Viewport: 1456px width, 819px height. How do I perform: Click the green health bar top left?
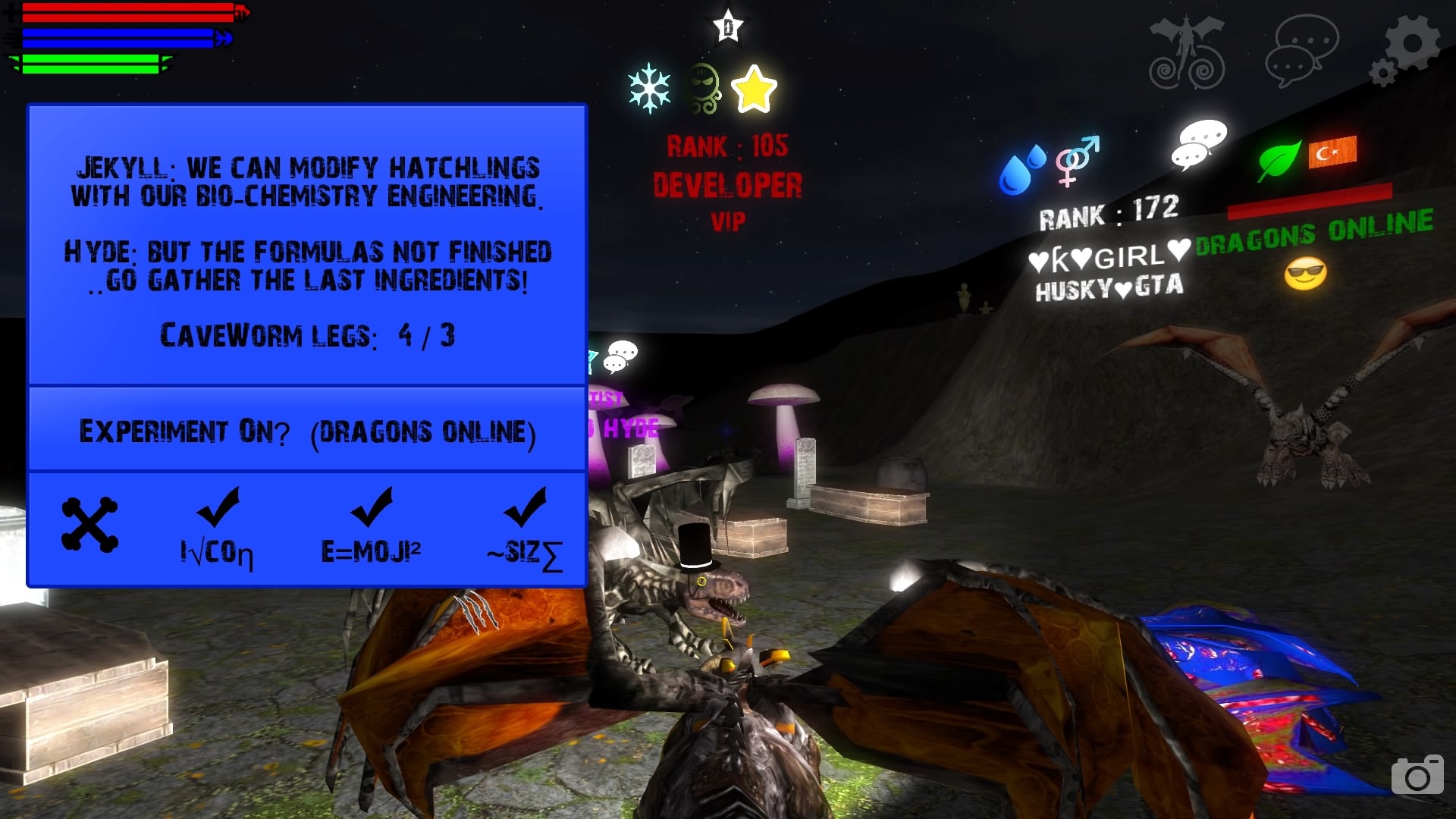pyautogui.click(x=91, y=64)
